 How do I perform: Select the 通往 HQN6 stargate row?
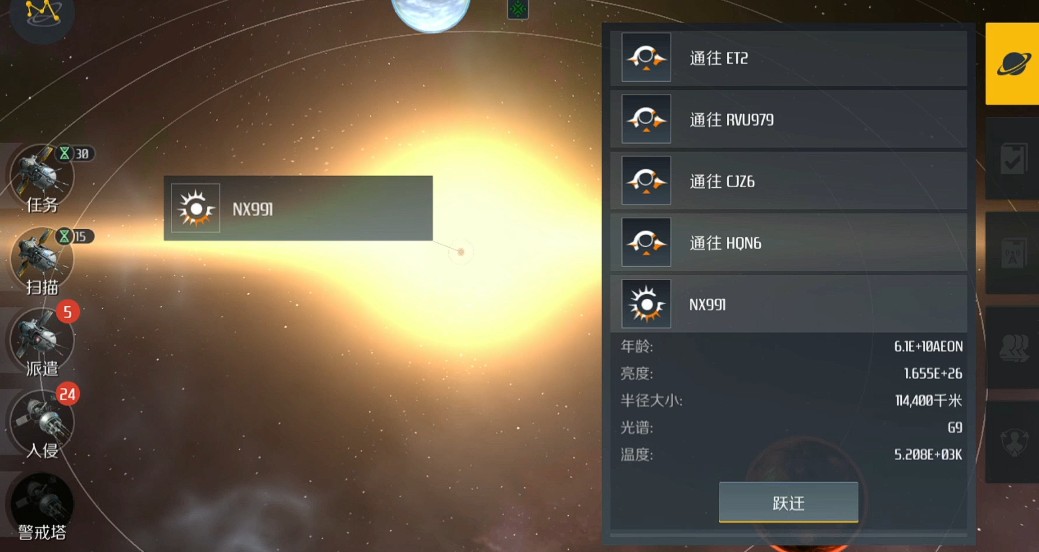click(788, 243)
